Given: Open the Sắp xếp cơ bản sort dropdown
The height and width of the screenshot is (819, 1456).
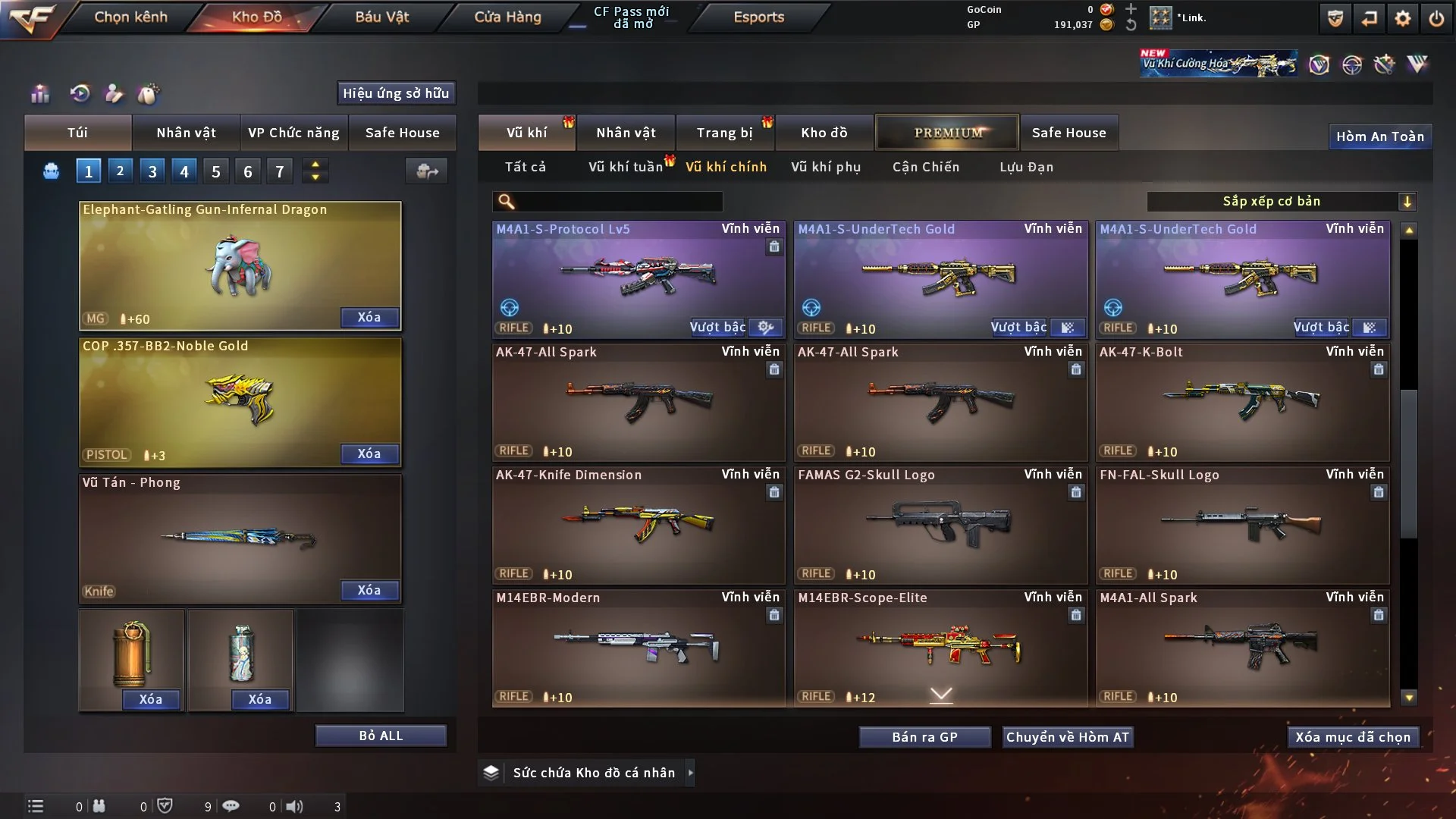Looking at the screenshot, I should point(1281,201).
